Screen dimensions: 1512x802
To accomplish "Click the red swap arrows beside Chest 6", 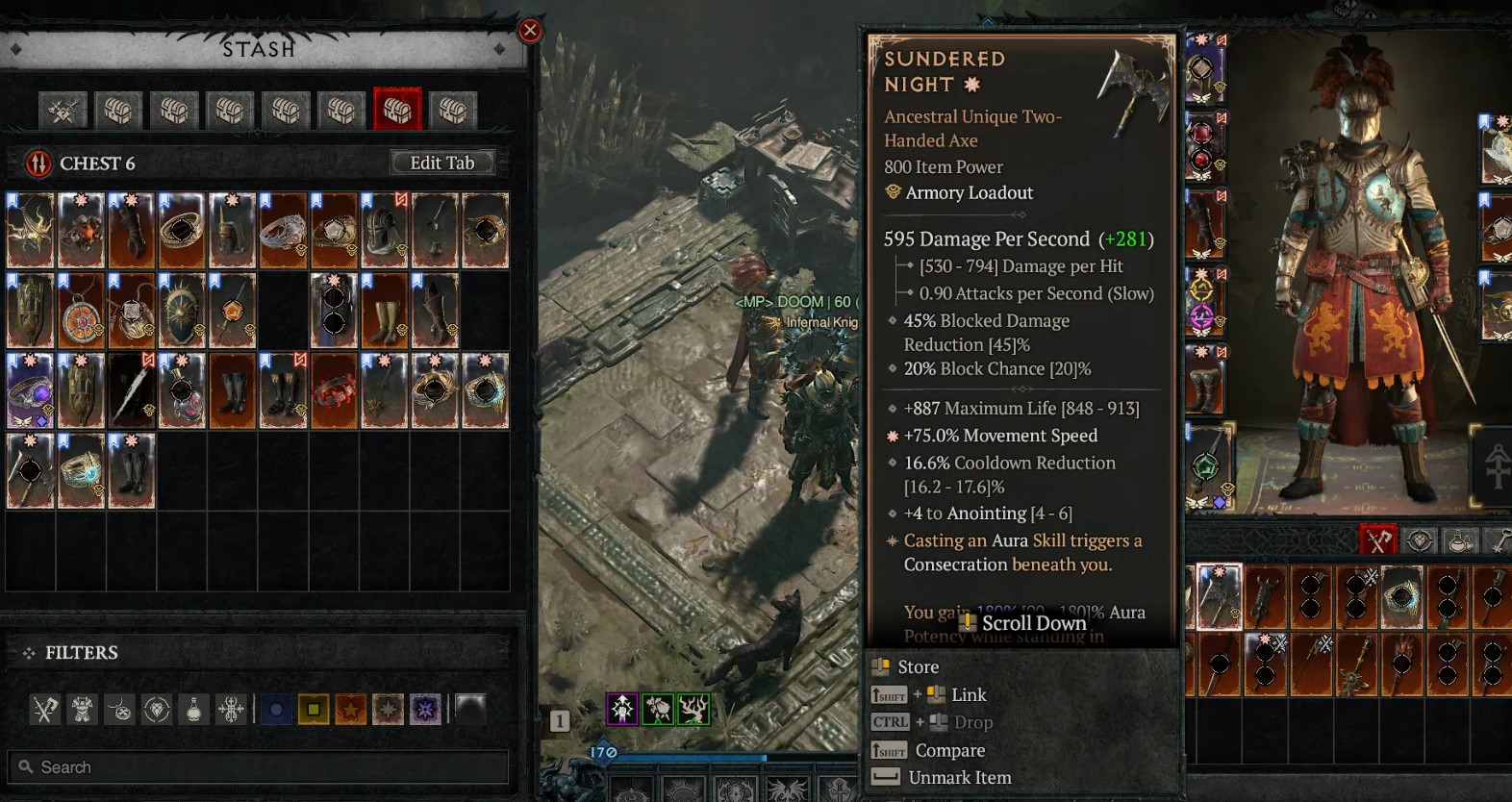I will 38,163.
